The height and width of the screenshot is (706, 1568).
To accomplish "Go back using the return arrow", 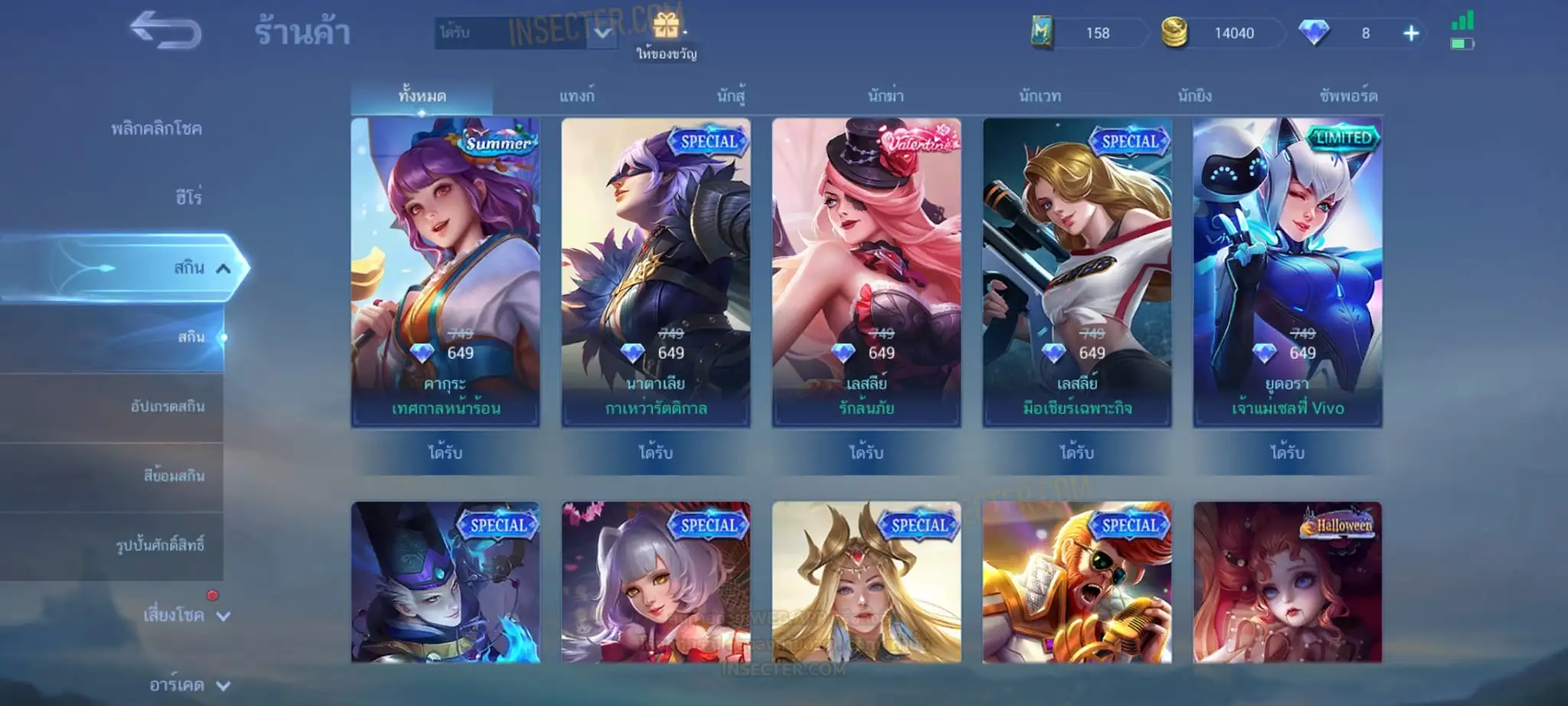I will (165, 31).
